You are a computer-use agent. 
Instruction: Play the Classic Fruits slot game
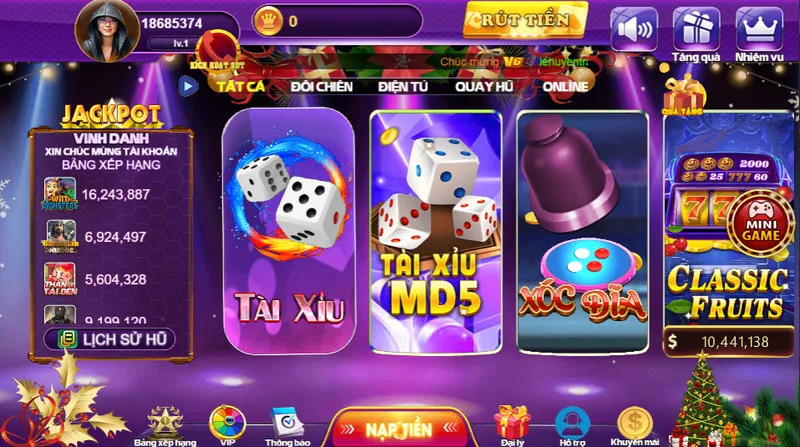tap(725, 240)
